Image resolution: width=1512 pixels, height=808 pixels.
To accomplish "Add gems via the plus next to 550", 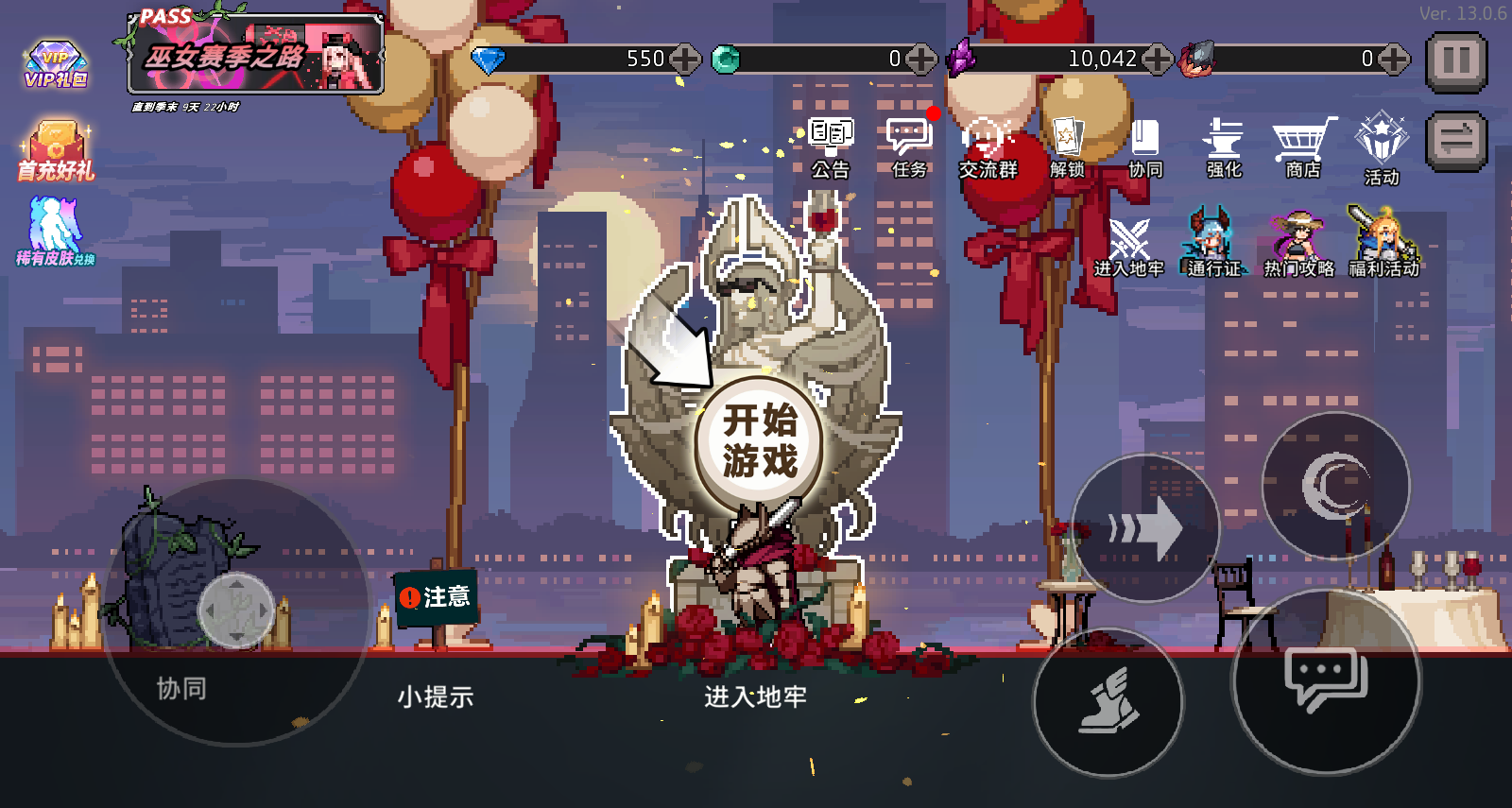I will click(682, 60).
